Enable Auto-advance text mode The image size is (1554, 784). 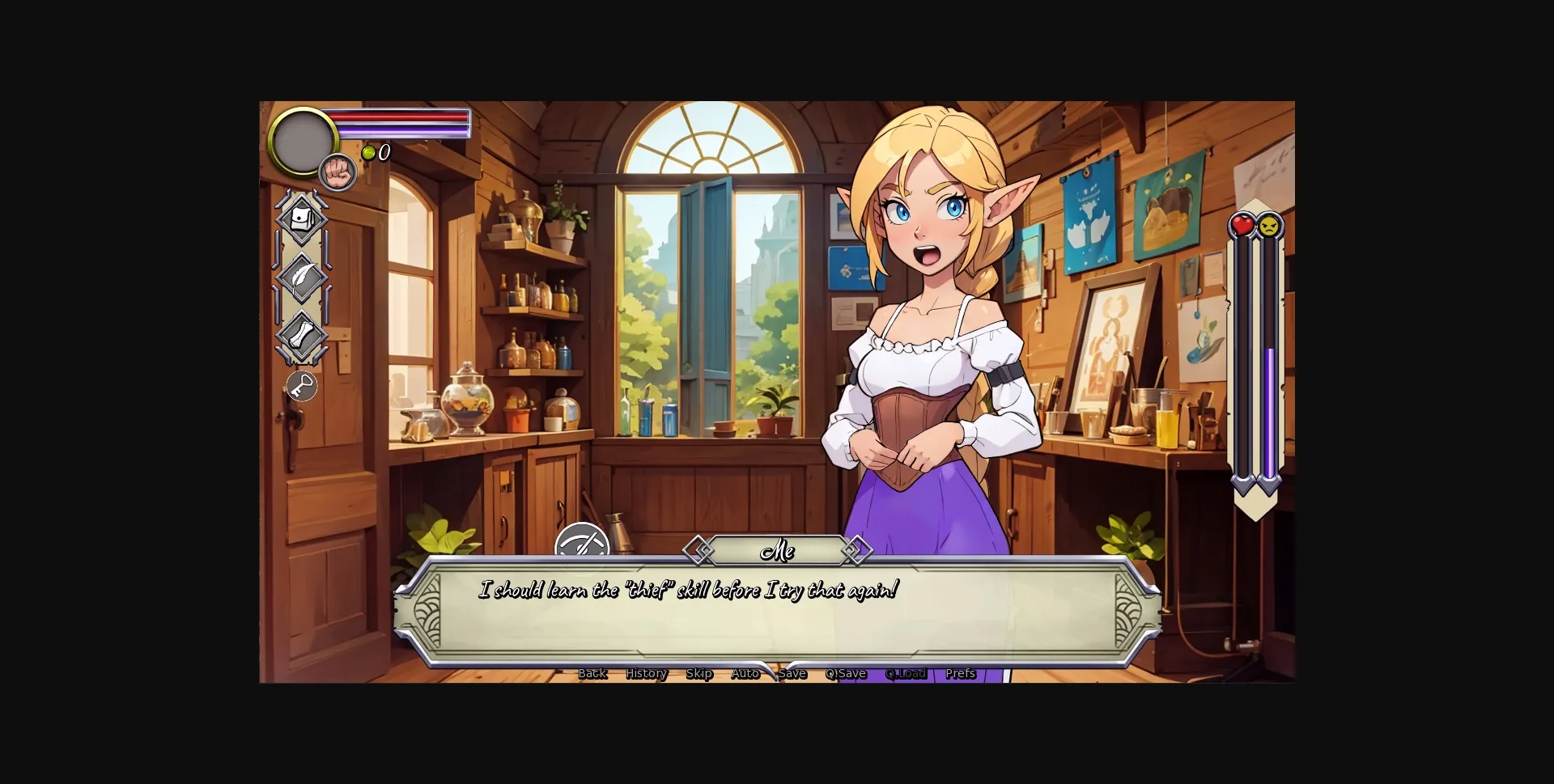[745, 673]
